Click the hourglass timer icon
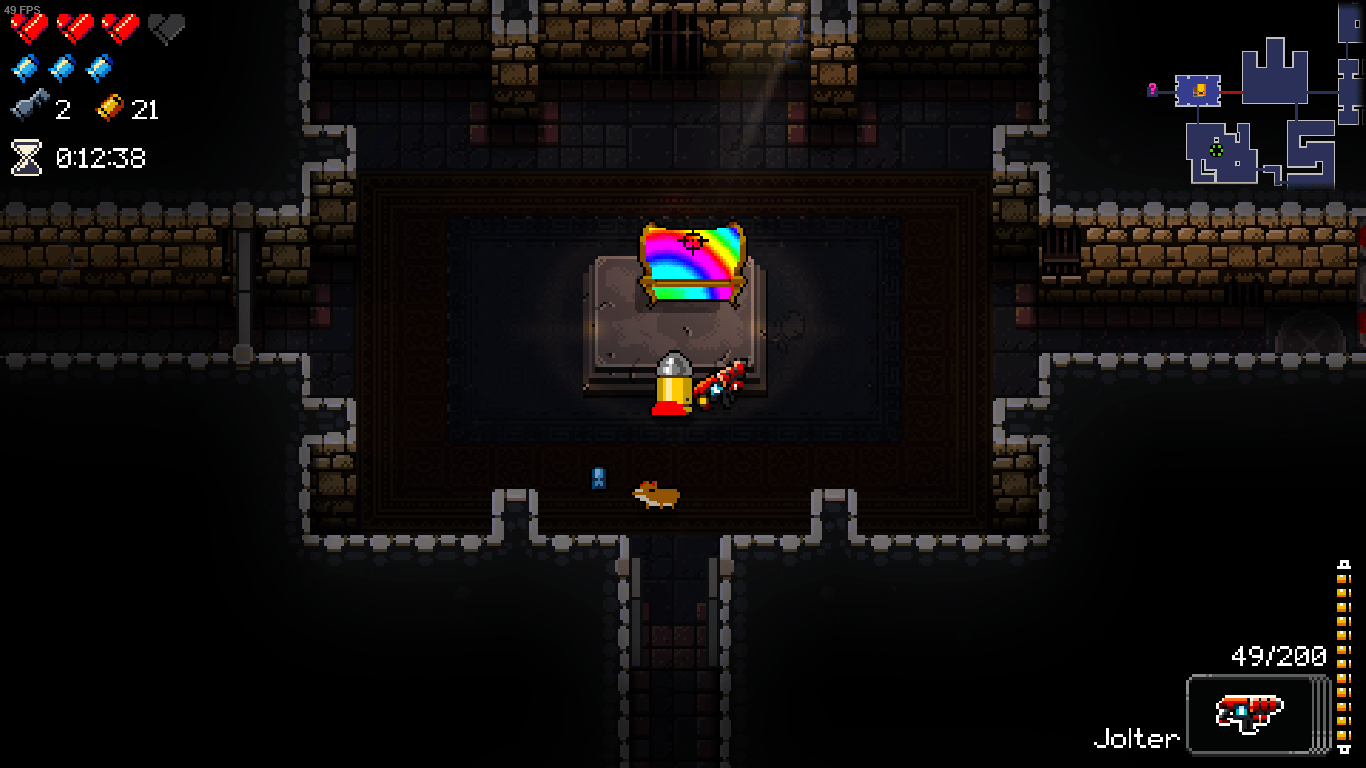The image size is (1366, 768). coord(25,156)
